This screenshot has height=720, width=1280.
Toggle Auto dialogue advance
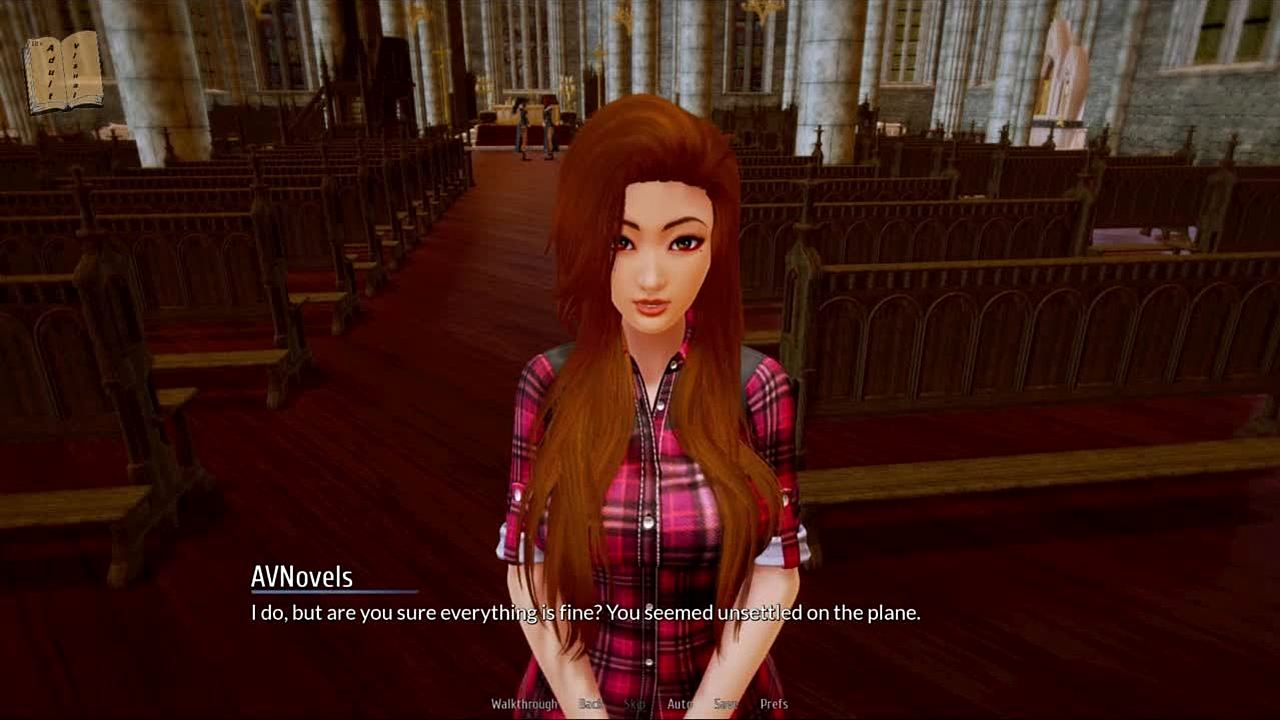tap(680, 704)
